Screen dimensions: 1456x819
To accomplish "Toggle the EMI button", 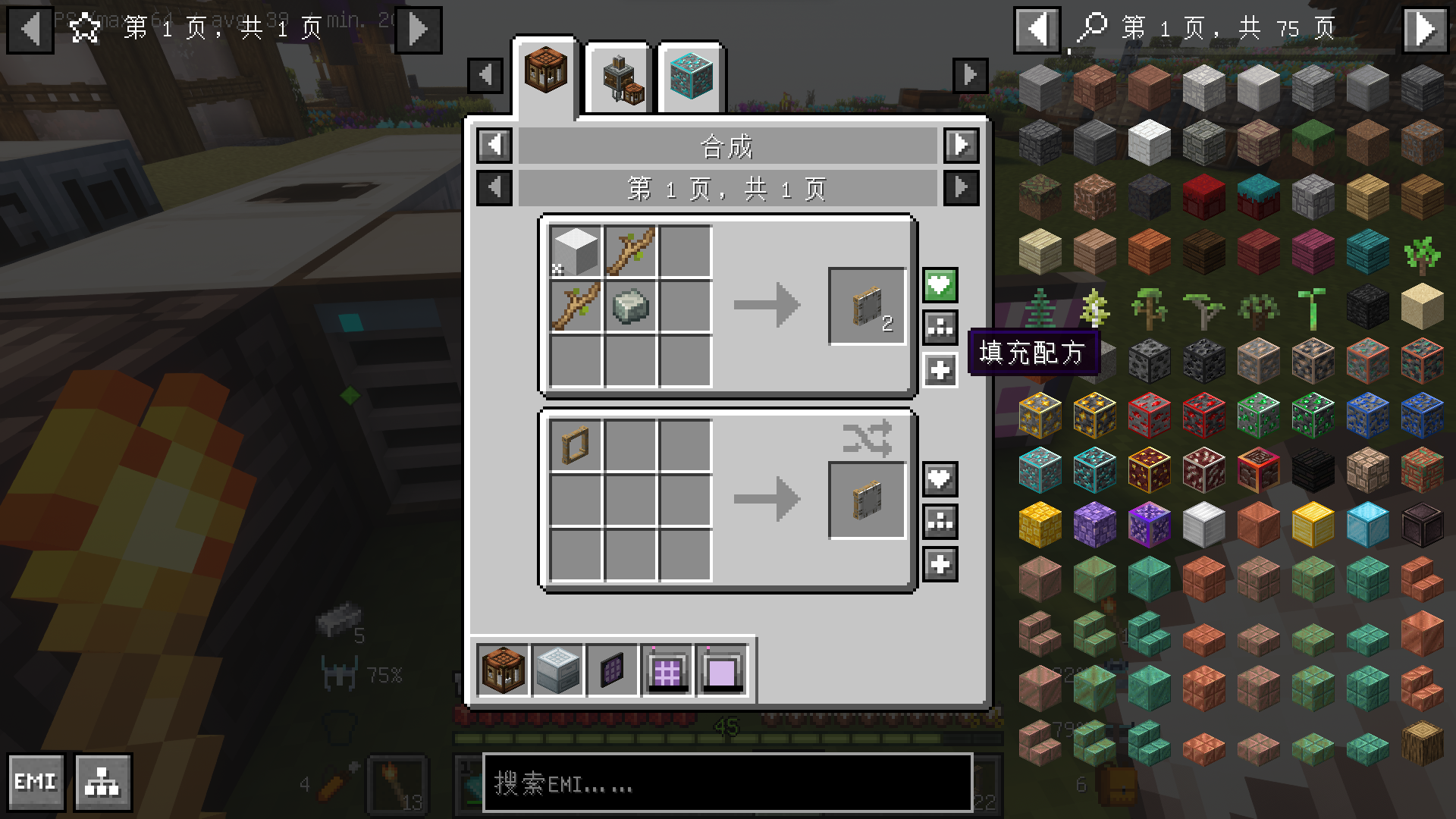I will (x=36, y=782).
